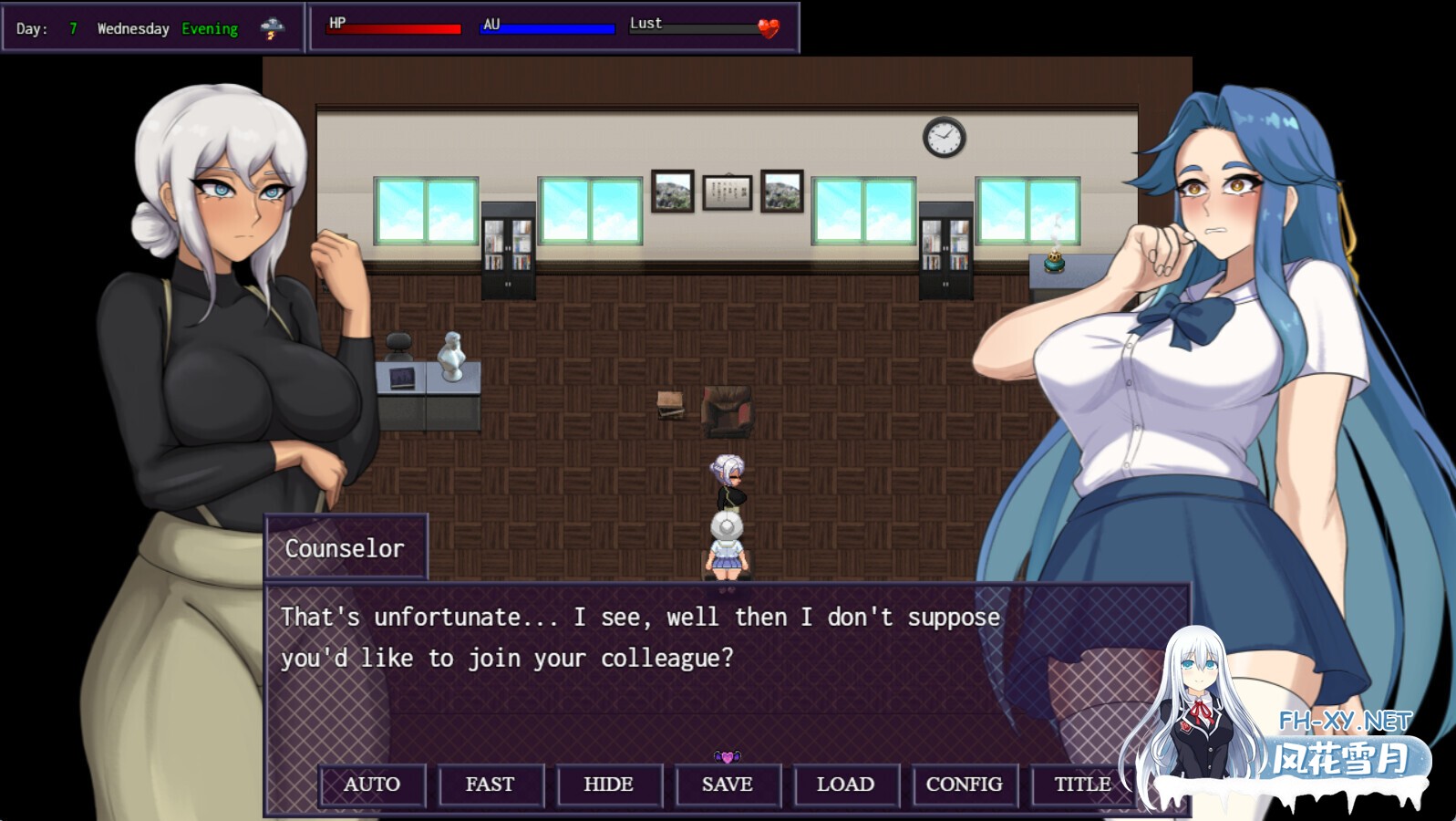Enable AUTO dialogue advance
The width and height of the screenshot is (1456, 821).
click(x=372, y=785)
